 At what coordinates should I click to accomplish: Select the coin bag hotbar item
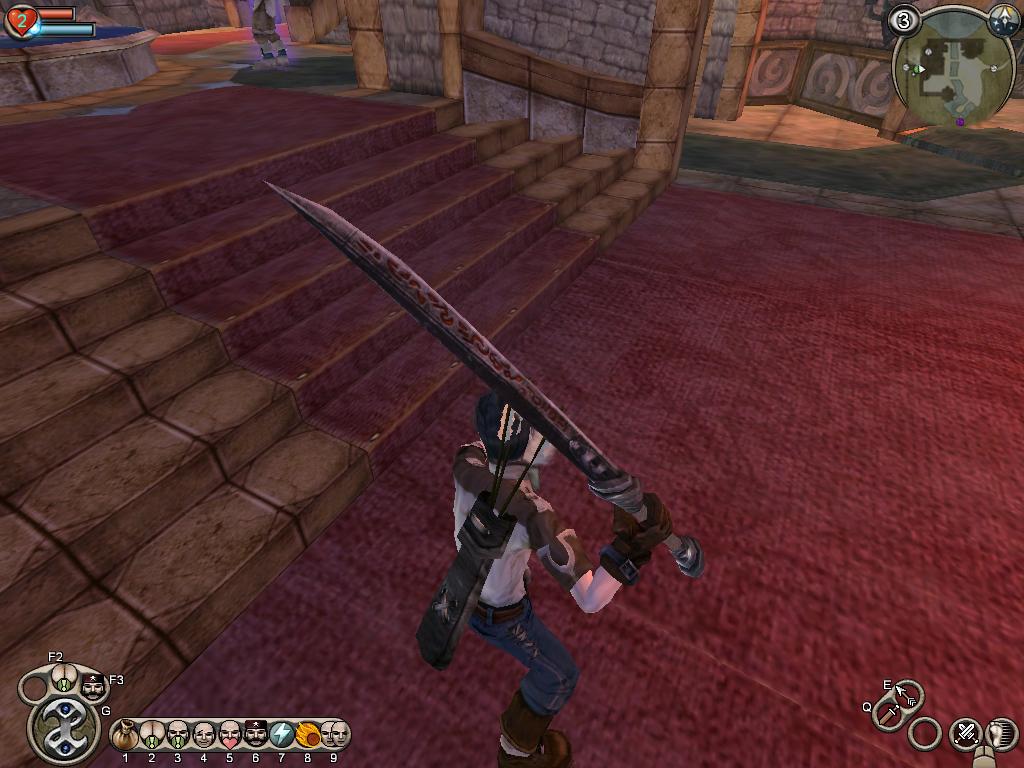click(x=125, y=736)
